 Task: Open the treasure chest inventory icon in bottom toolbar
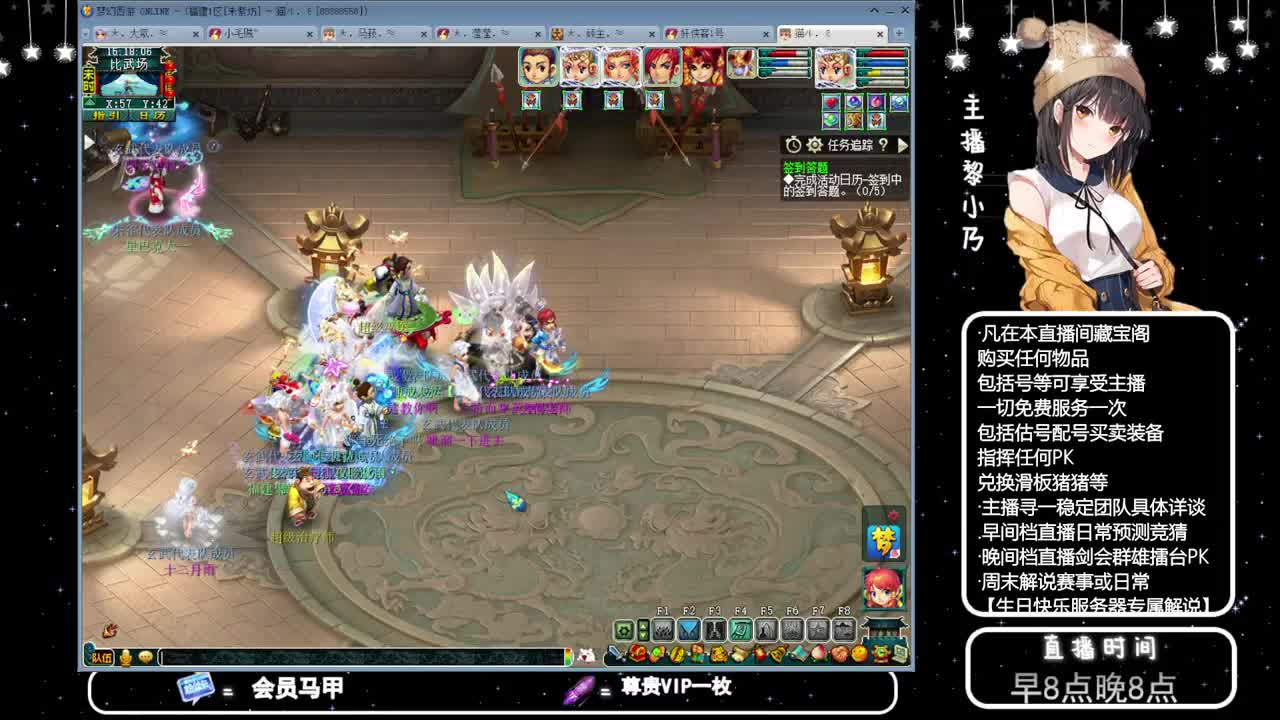pos(637,654)
